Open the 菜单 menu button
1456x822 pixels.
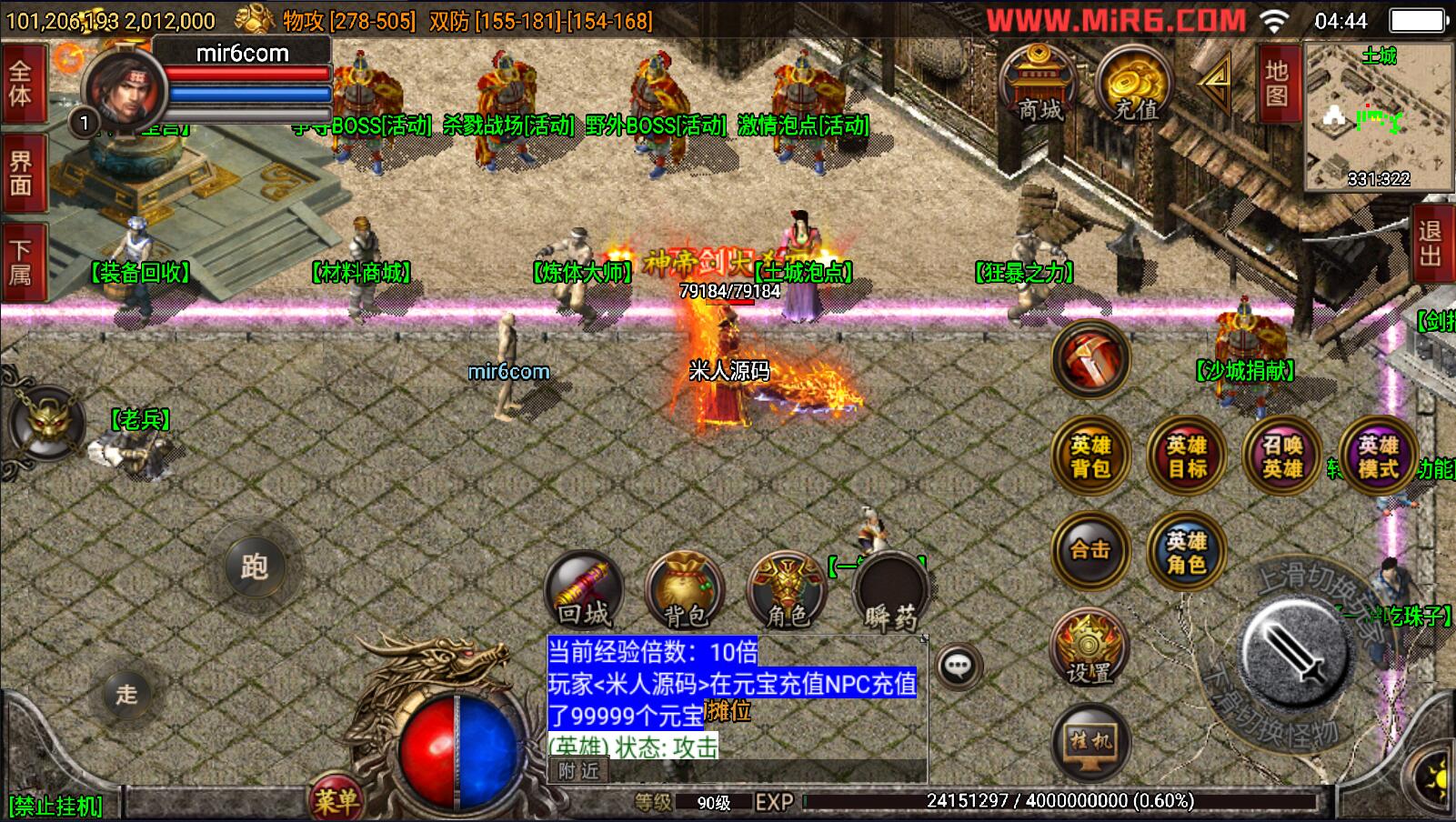point(337,799)
